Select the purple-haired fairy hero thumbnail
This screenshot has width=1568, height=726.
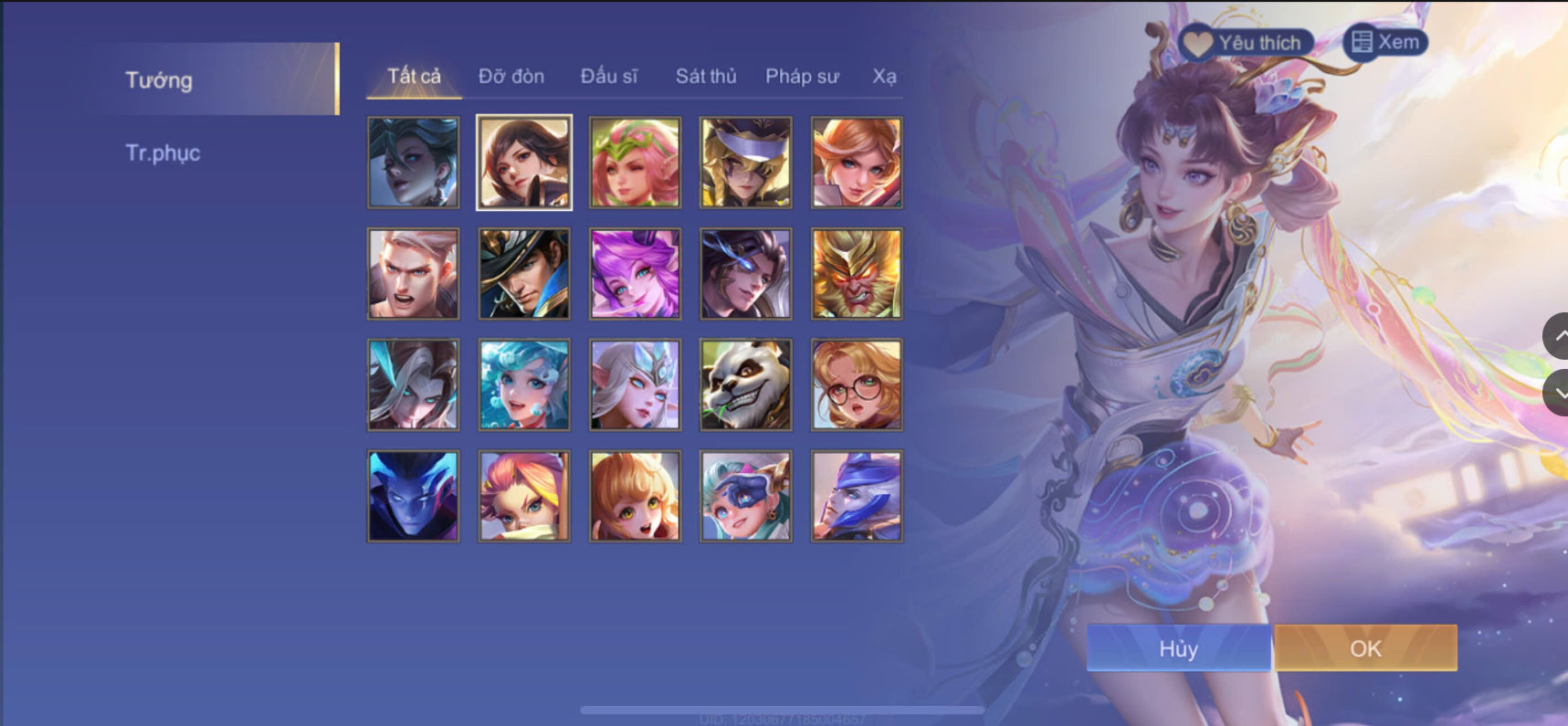pos(634,273)
